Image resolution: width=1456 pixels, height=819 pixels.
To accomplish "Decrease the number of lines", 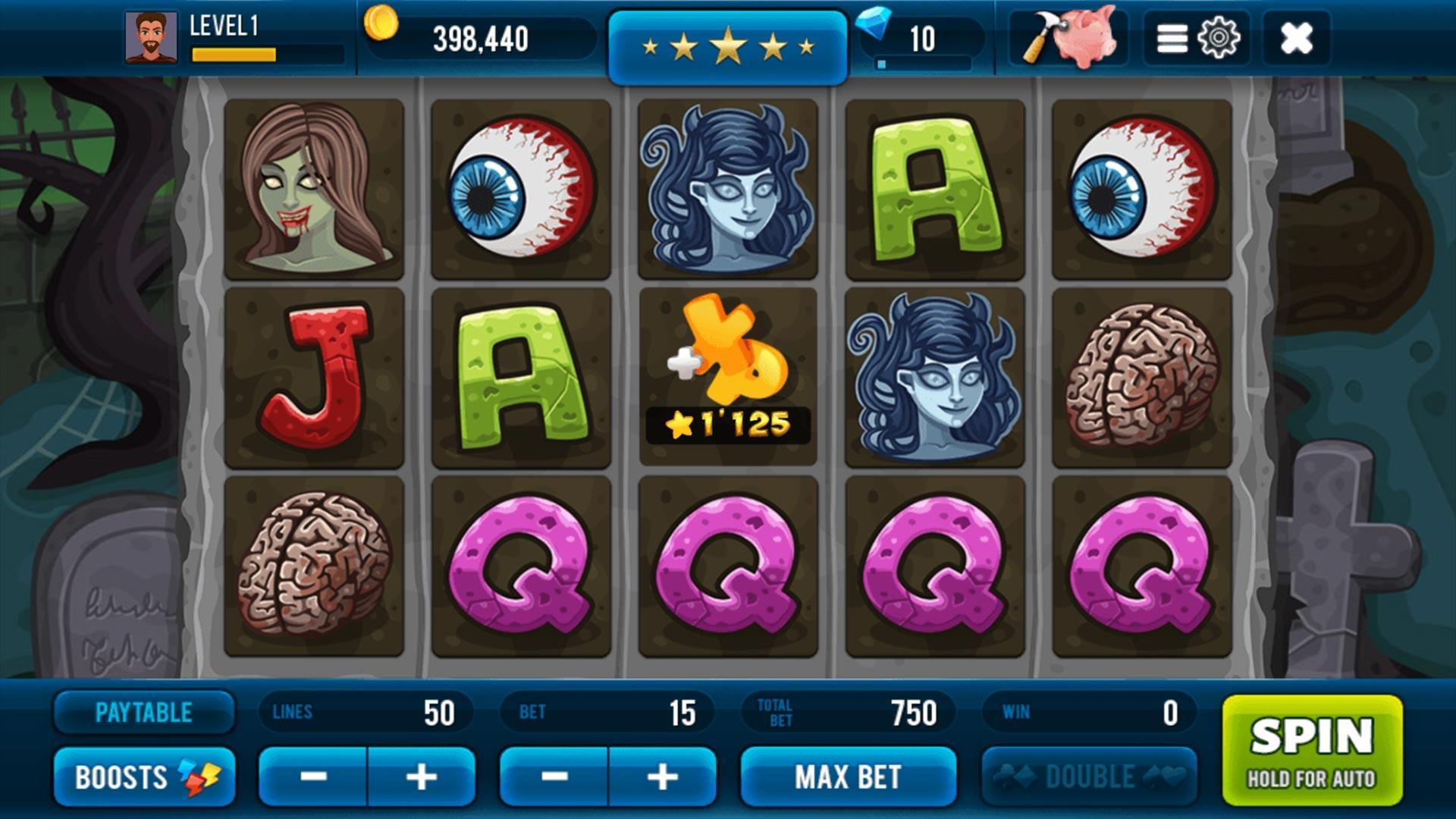I will tap(314, 777).
